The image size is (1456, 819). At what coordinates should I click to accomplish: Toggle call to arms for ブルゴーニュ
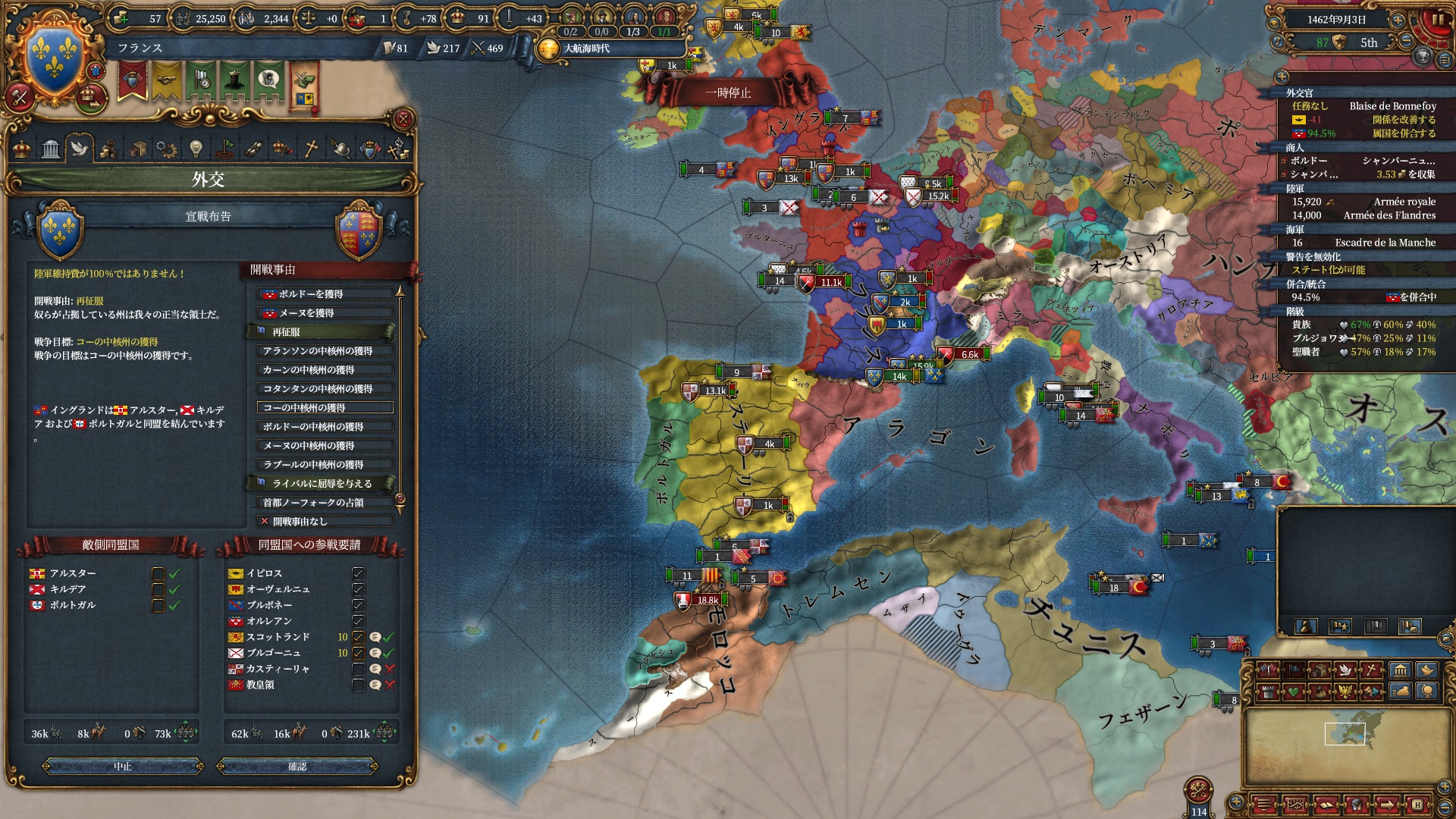point(359,653)
